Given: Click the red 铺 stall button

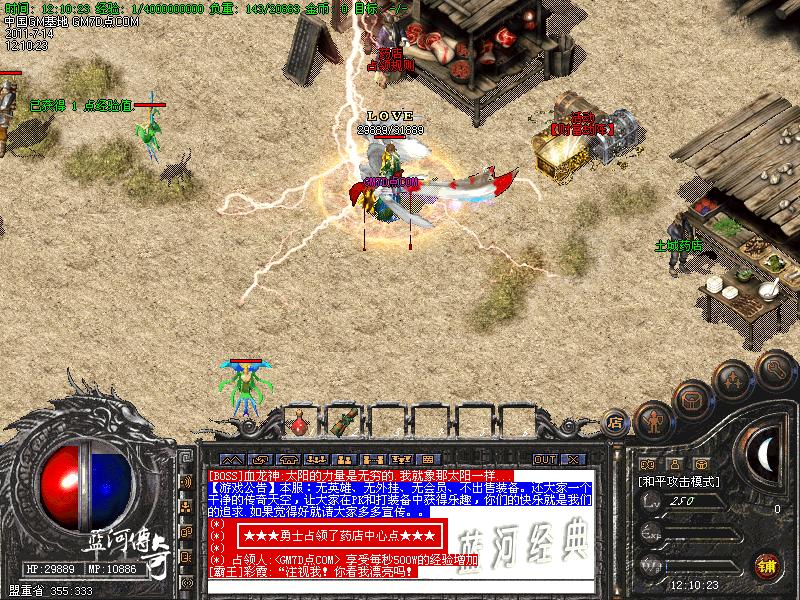Looking at the screenshot, I should [766, 566].
